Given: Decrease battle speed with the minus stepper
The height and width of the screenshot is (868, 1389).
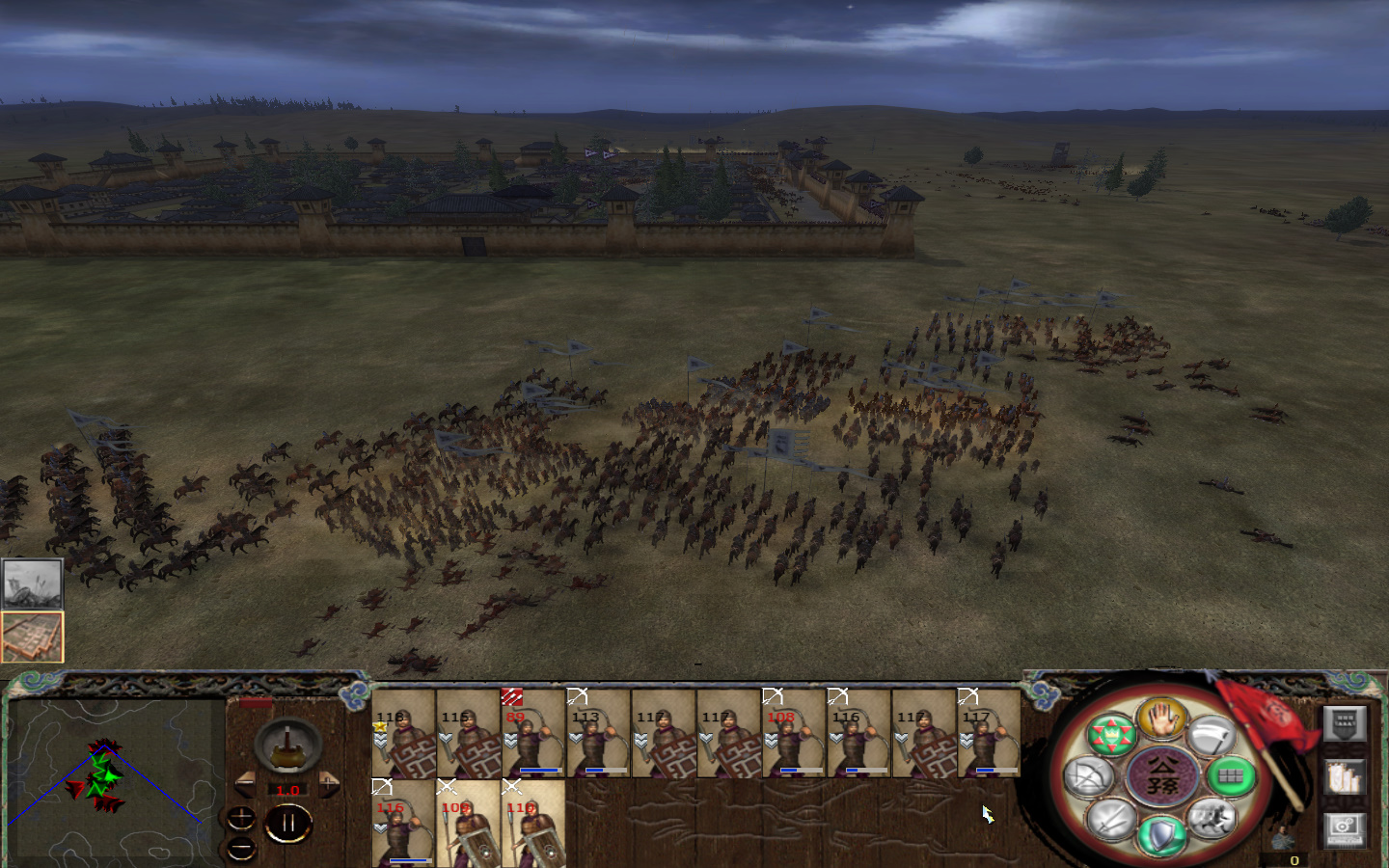Looking at the screenshot, I should (x=247, y=784).
